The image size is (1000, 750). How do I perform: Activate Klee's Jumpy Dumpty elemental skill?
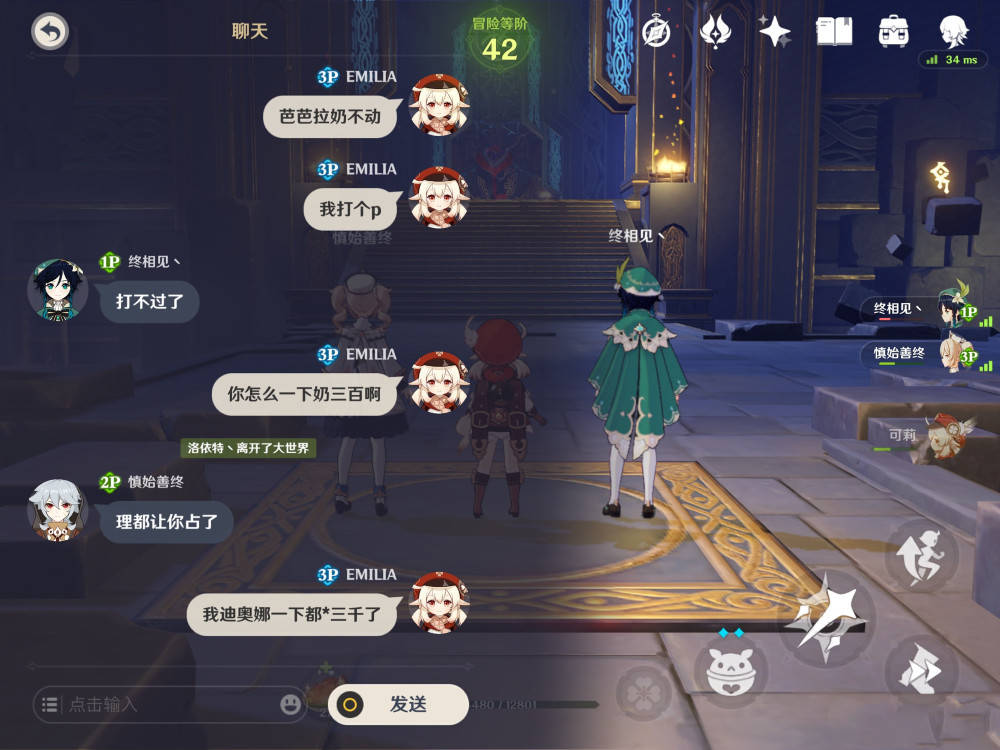[x=737, y=670]
